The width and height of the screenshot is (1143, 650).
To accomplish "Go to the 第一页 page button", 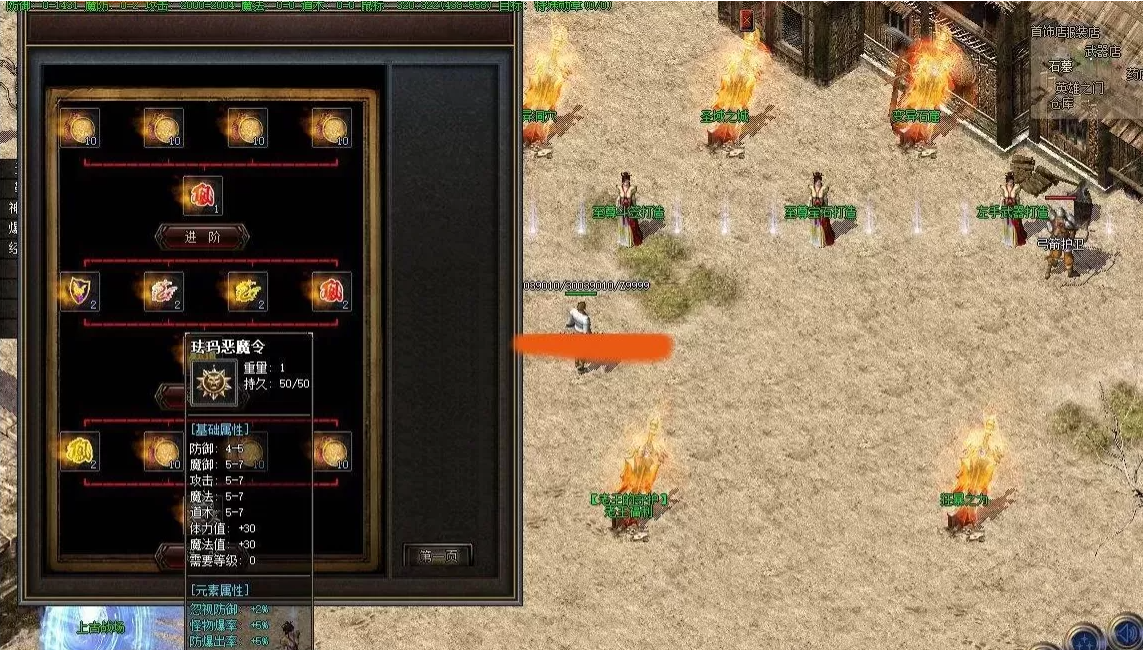I will click(x=438, y=556).
